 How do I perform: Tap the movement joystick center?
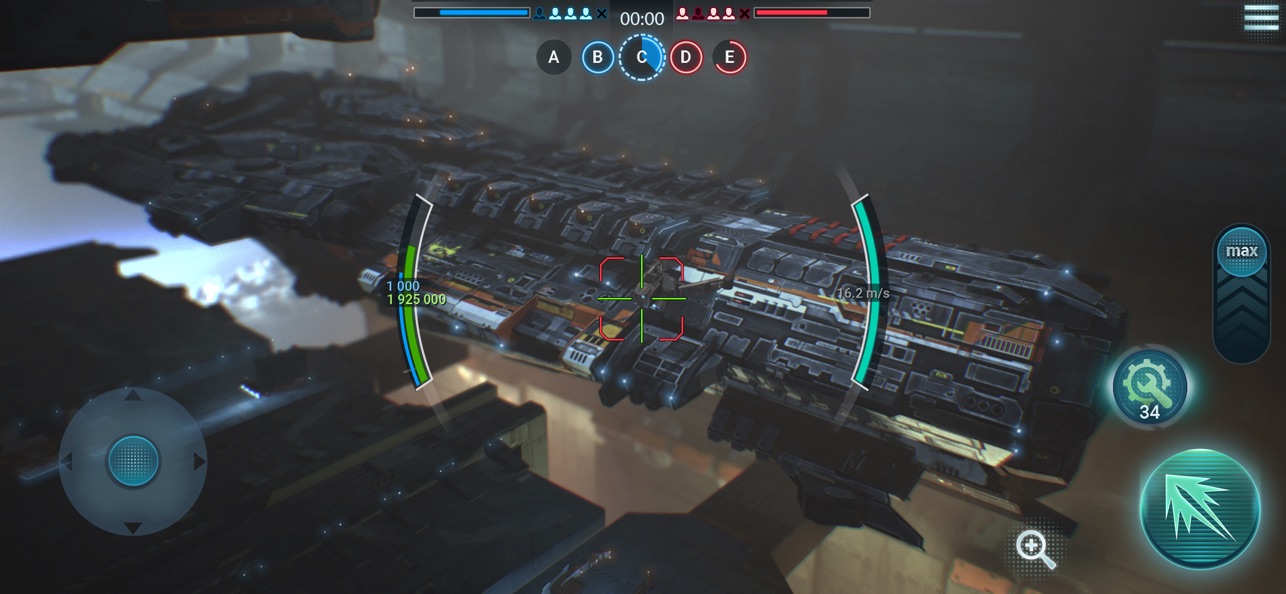pyautogui.click(x=133, y=461)
